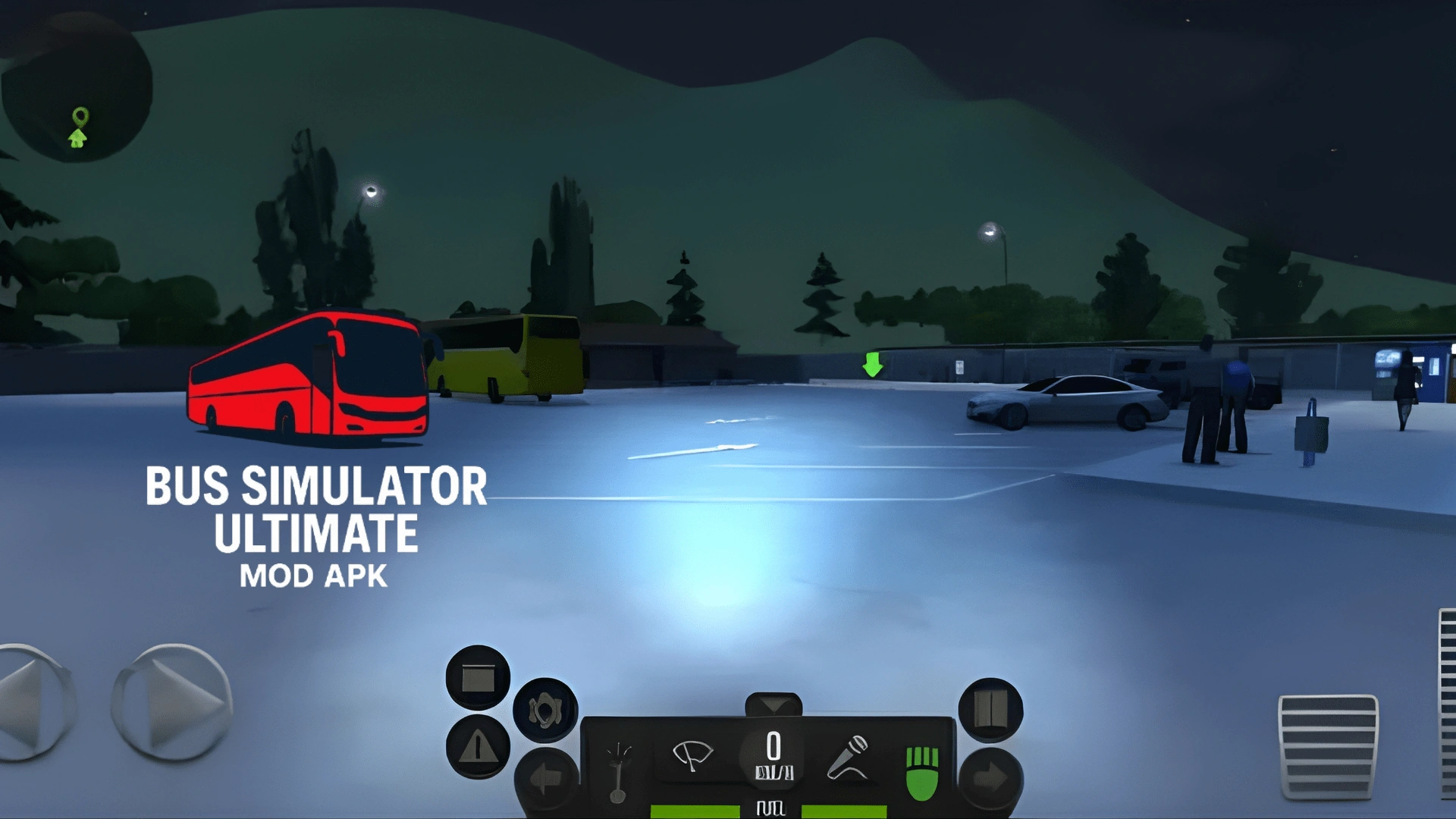
Task: Activate the hazard warning triangle button
Action: click(x=478, y=747)
